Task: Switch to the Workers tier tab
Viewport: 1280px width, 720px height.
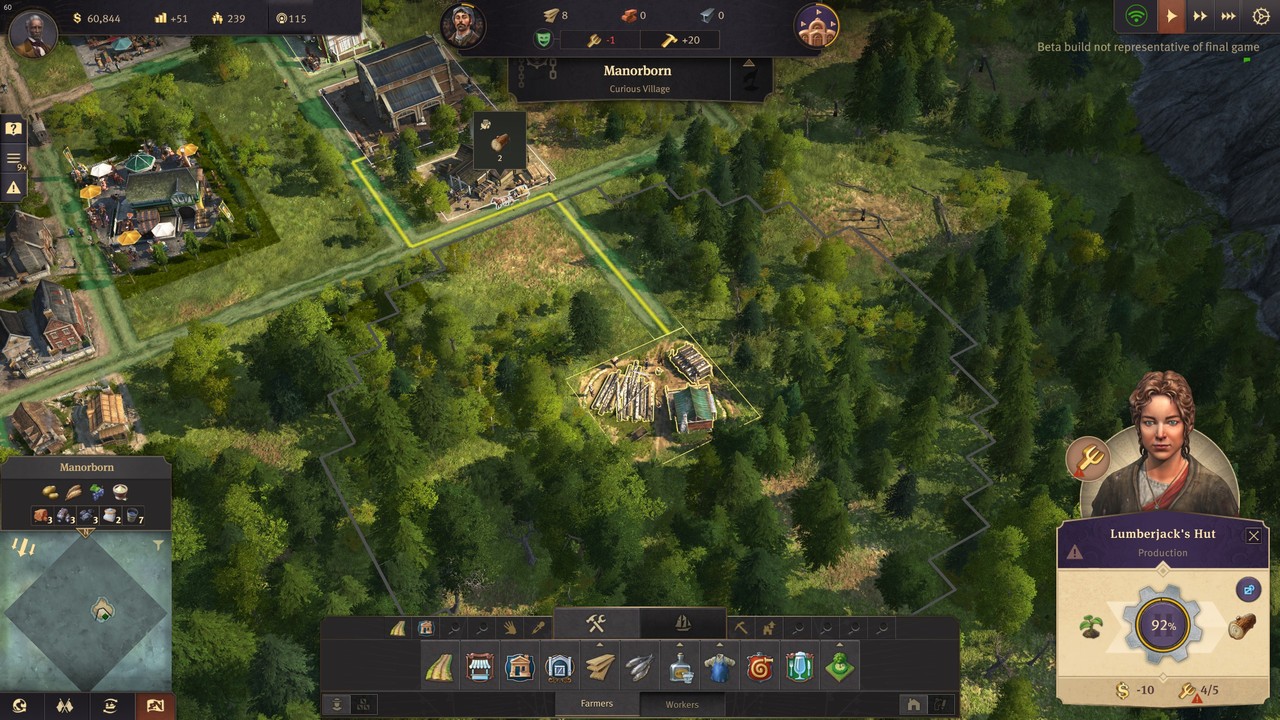Action: [x=682, y=704]
